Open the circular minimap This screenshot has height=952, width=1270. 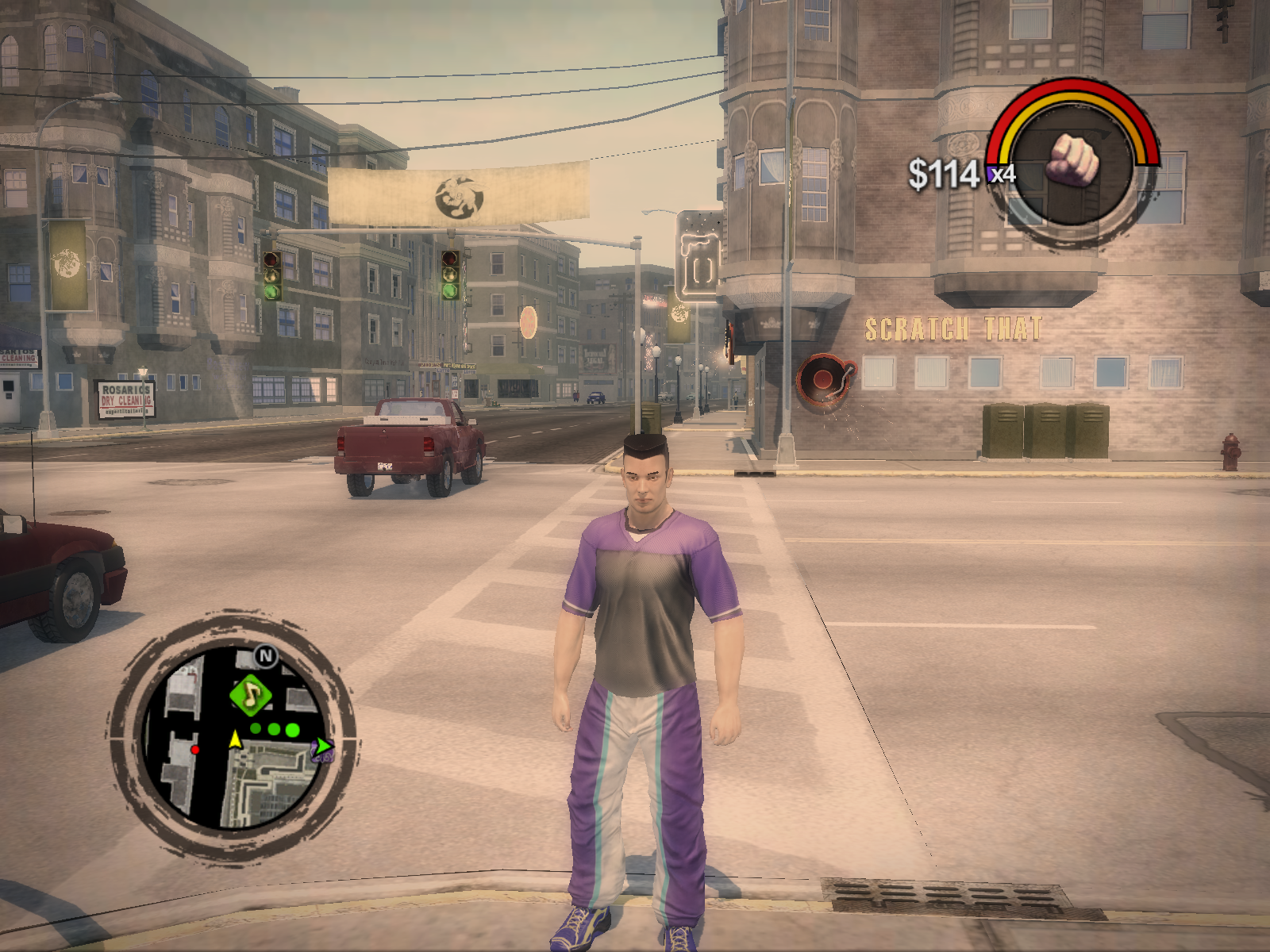point(233,736)
